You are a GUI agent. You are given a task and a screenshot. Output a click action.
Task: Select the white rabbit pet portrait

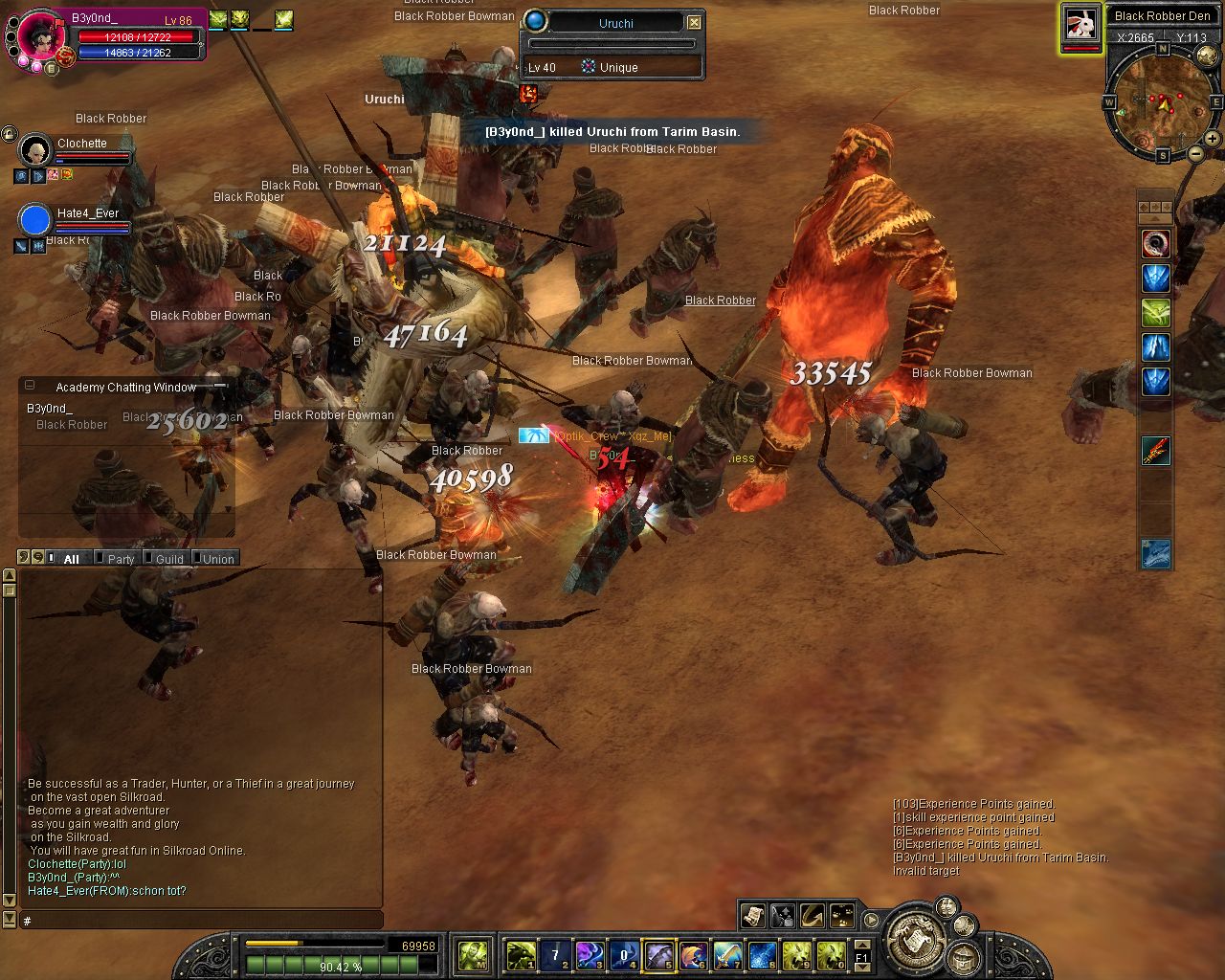pyautogui.click(x=1080, y=24)
